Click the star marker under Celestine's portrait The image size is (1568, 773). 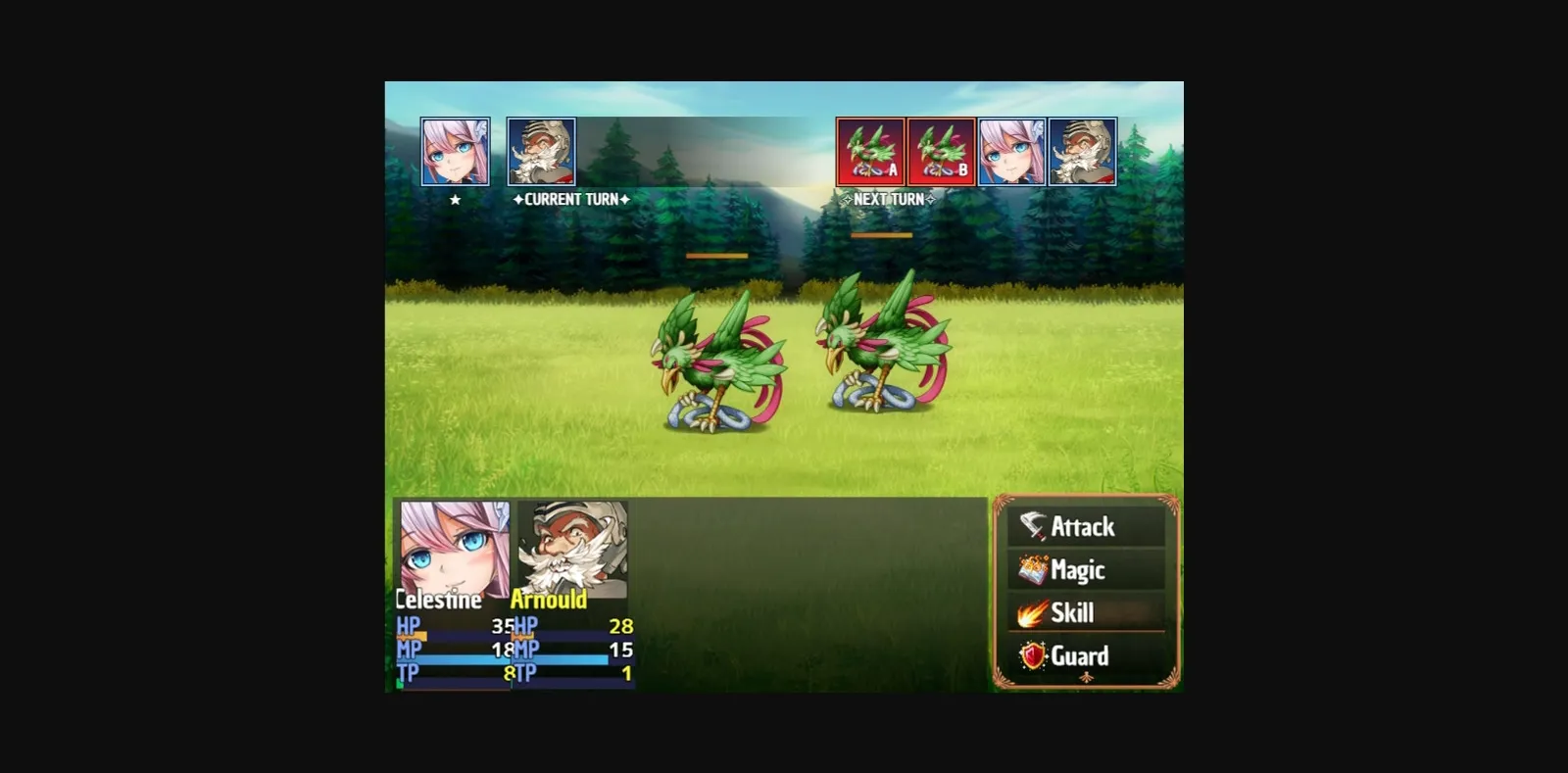pyautogui.click(x=453, y=201)
